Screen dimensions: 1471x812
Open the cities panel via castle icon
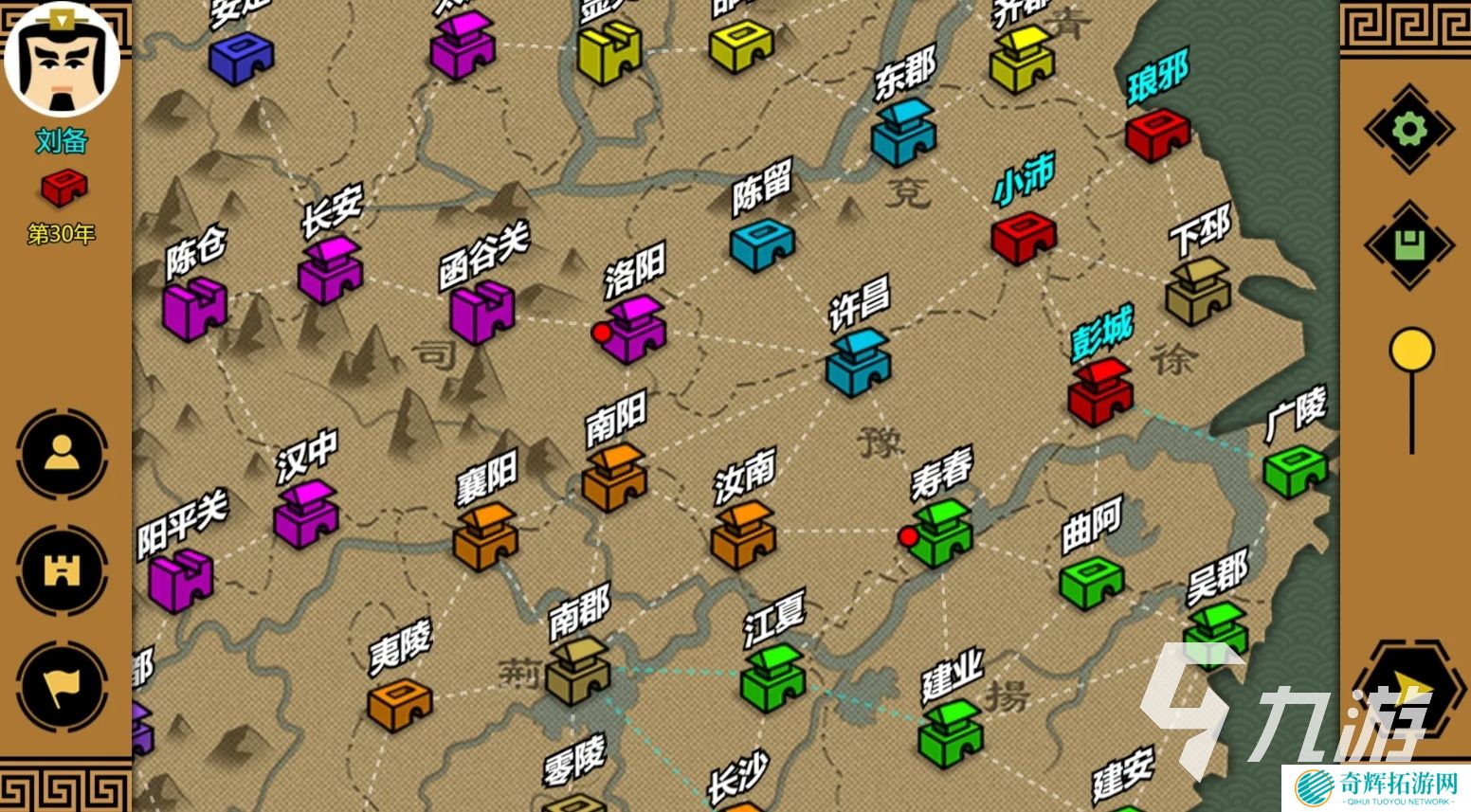point(61,570)
